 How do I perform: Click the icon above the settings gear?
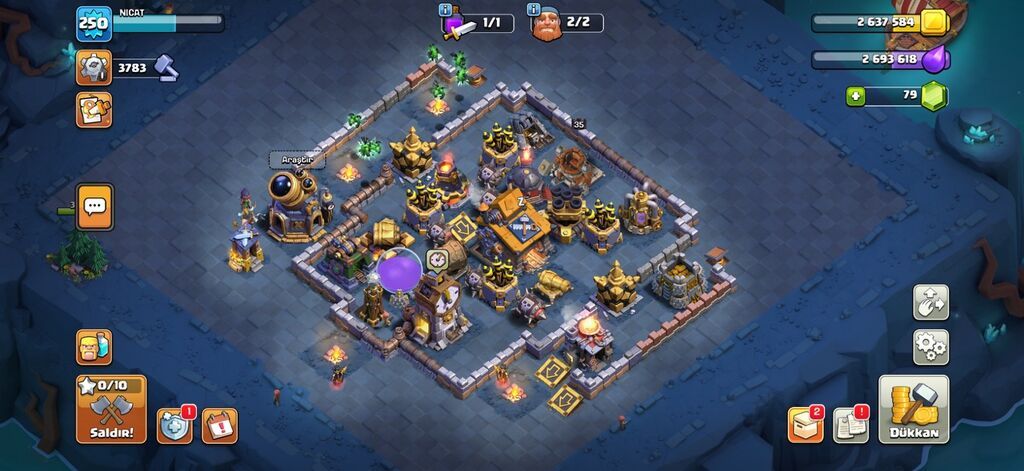pos(930,302)
